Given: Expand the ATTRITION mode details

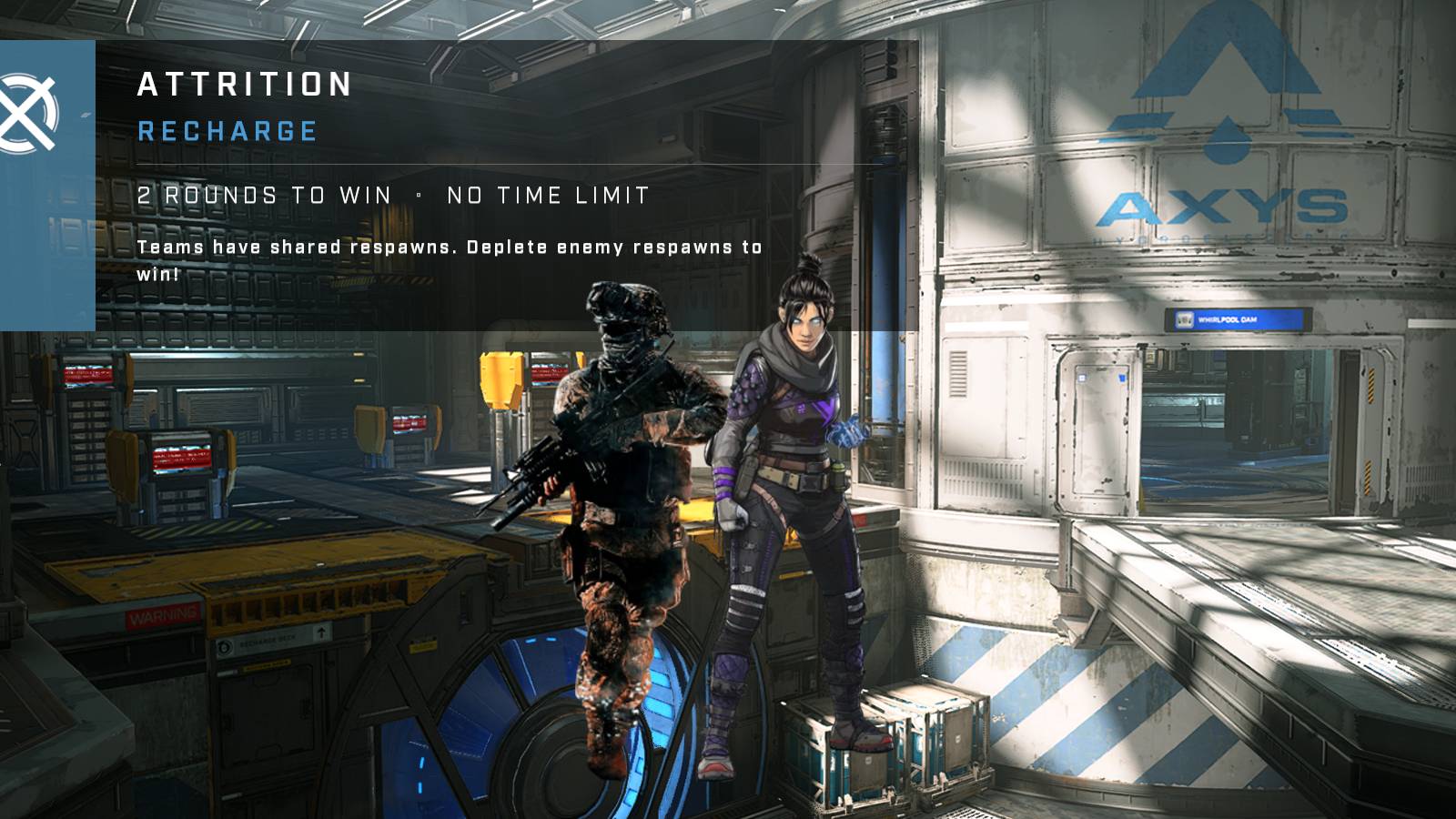Looking at the screenshot, I should [x=244, y=85].
